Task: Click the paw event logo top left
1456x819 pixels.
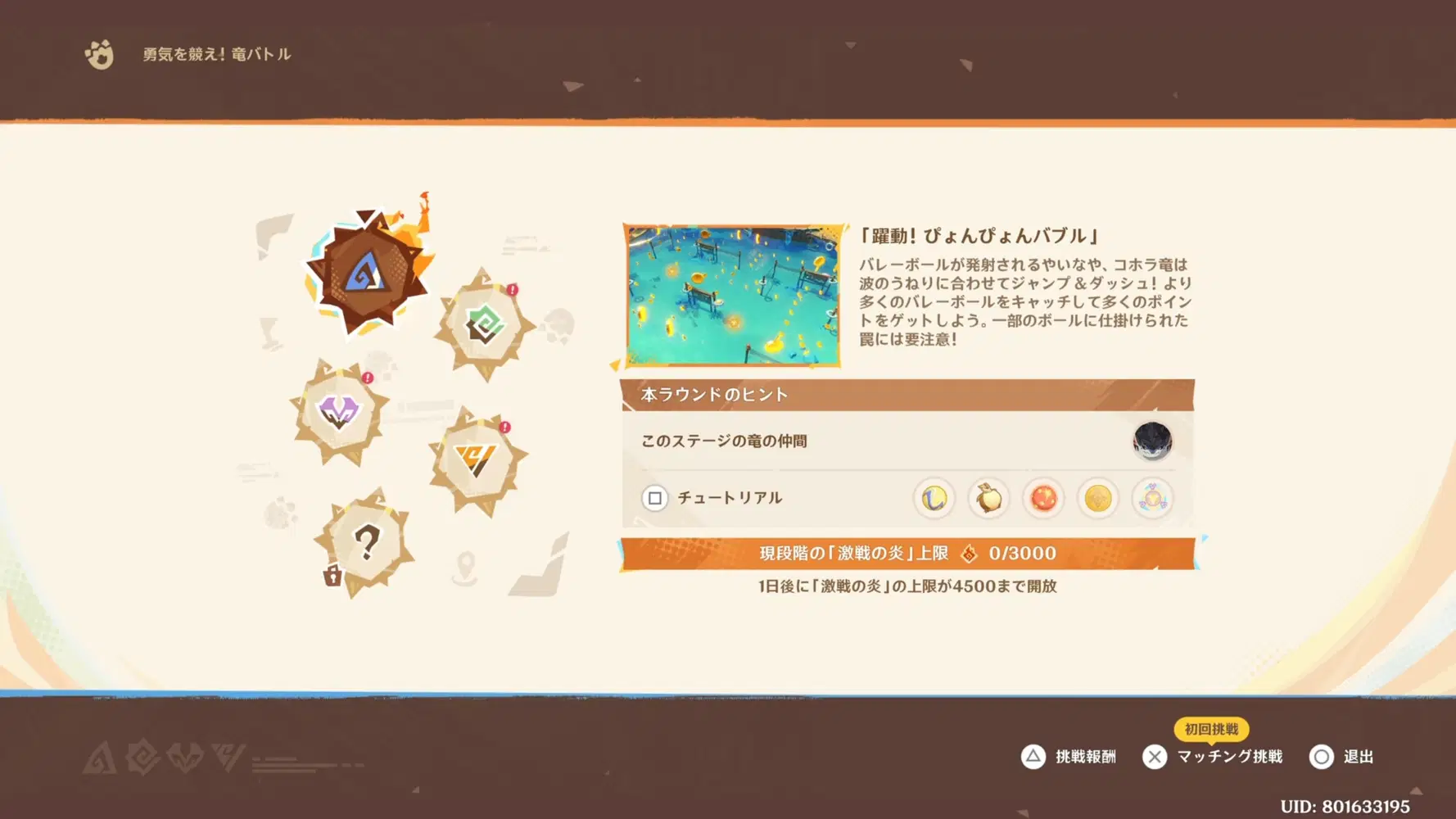Action: 100,55
